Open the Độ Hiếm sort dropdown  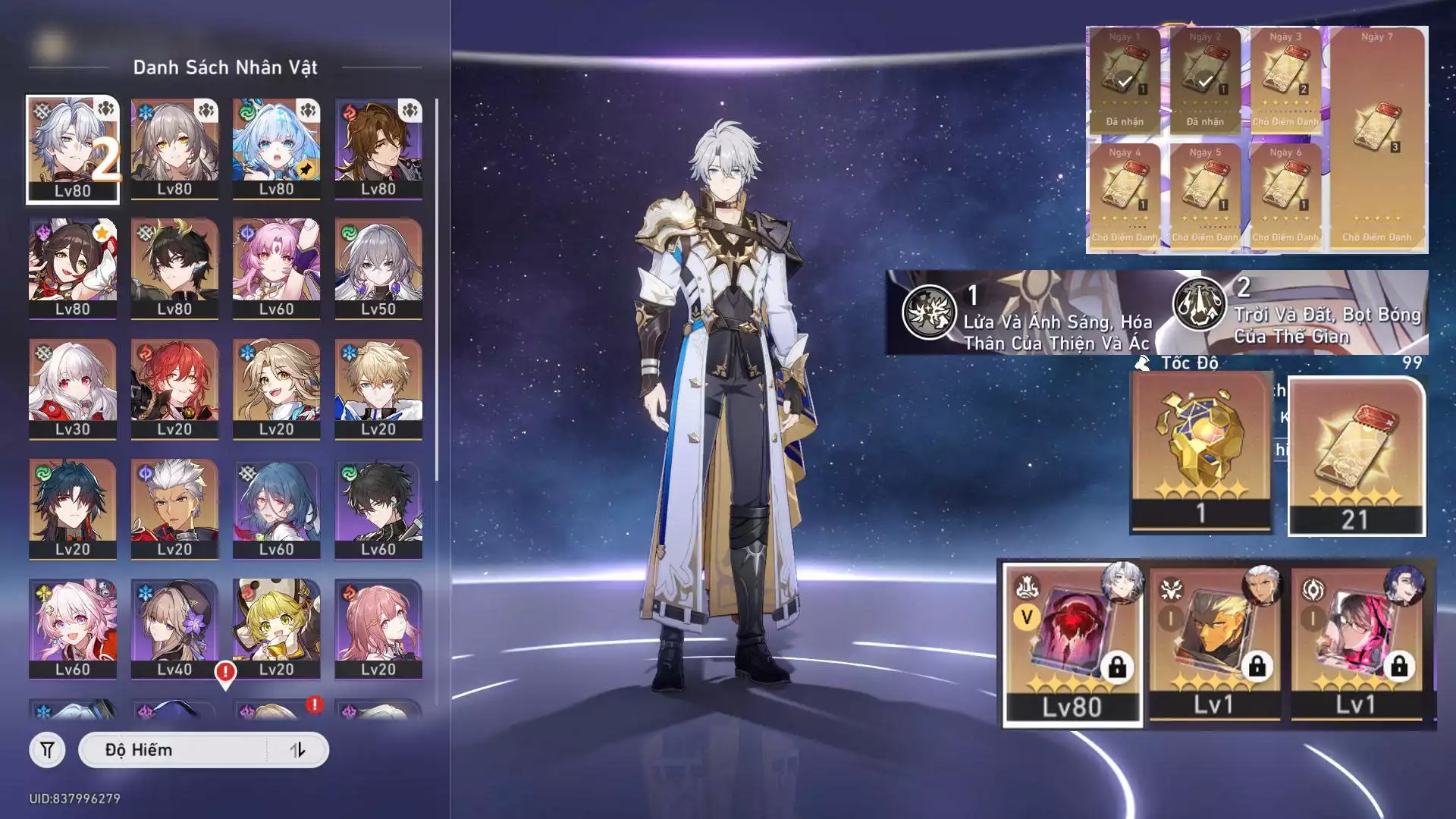[x=173, y=750]
